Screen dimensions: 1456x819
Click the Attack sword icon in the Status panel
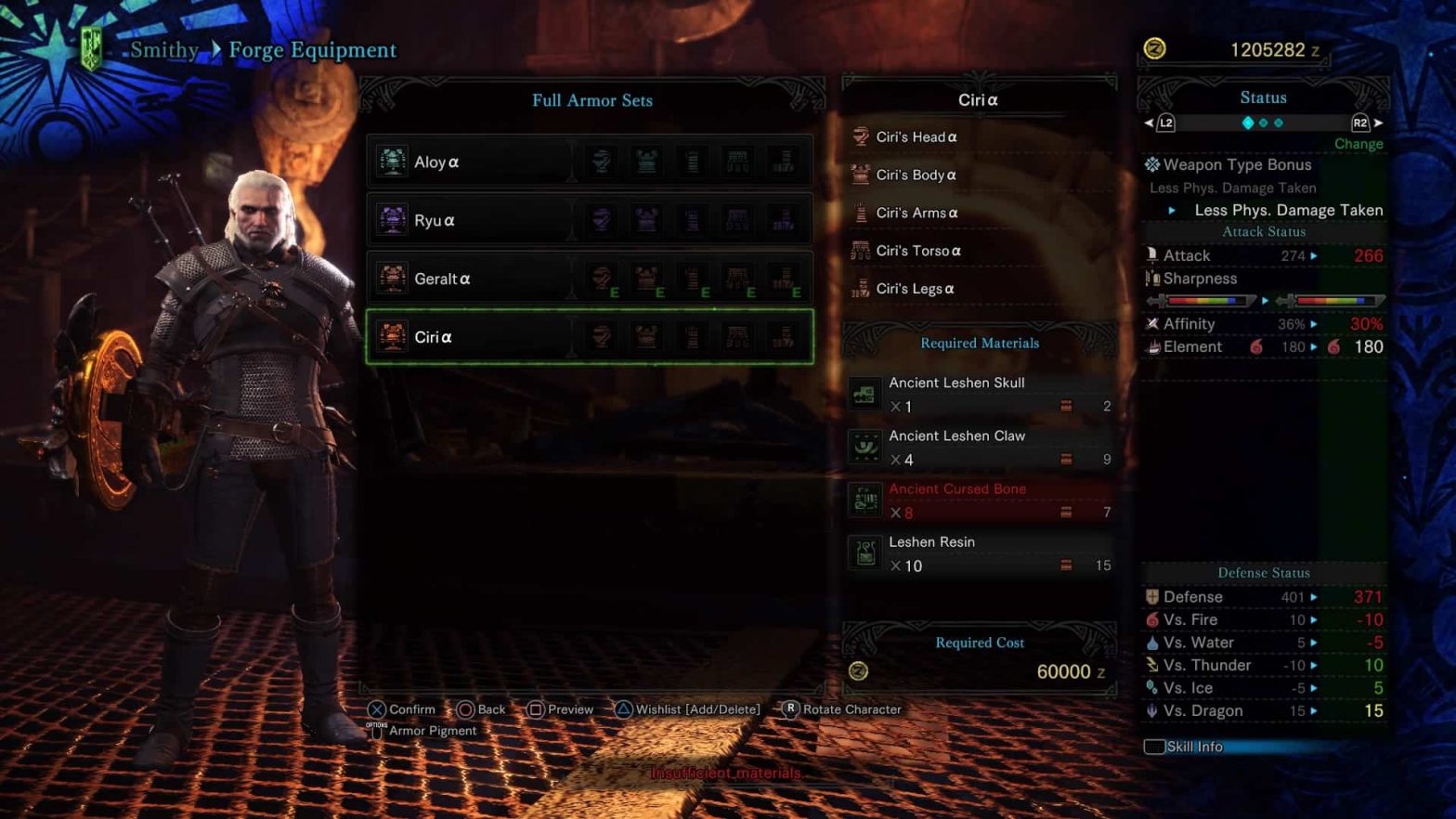point(1151,254)
